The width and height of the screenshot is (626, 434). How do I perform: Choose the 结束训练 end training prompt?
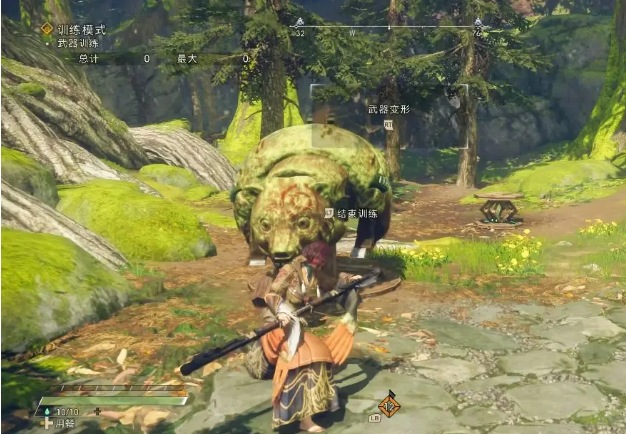click(x=357, y=213)
